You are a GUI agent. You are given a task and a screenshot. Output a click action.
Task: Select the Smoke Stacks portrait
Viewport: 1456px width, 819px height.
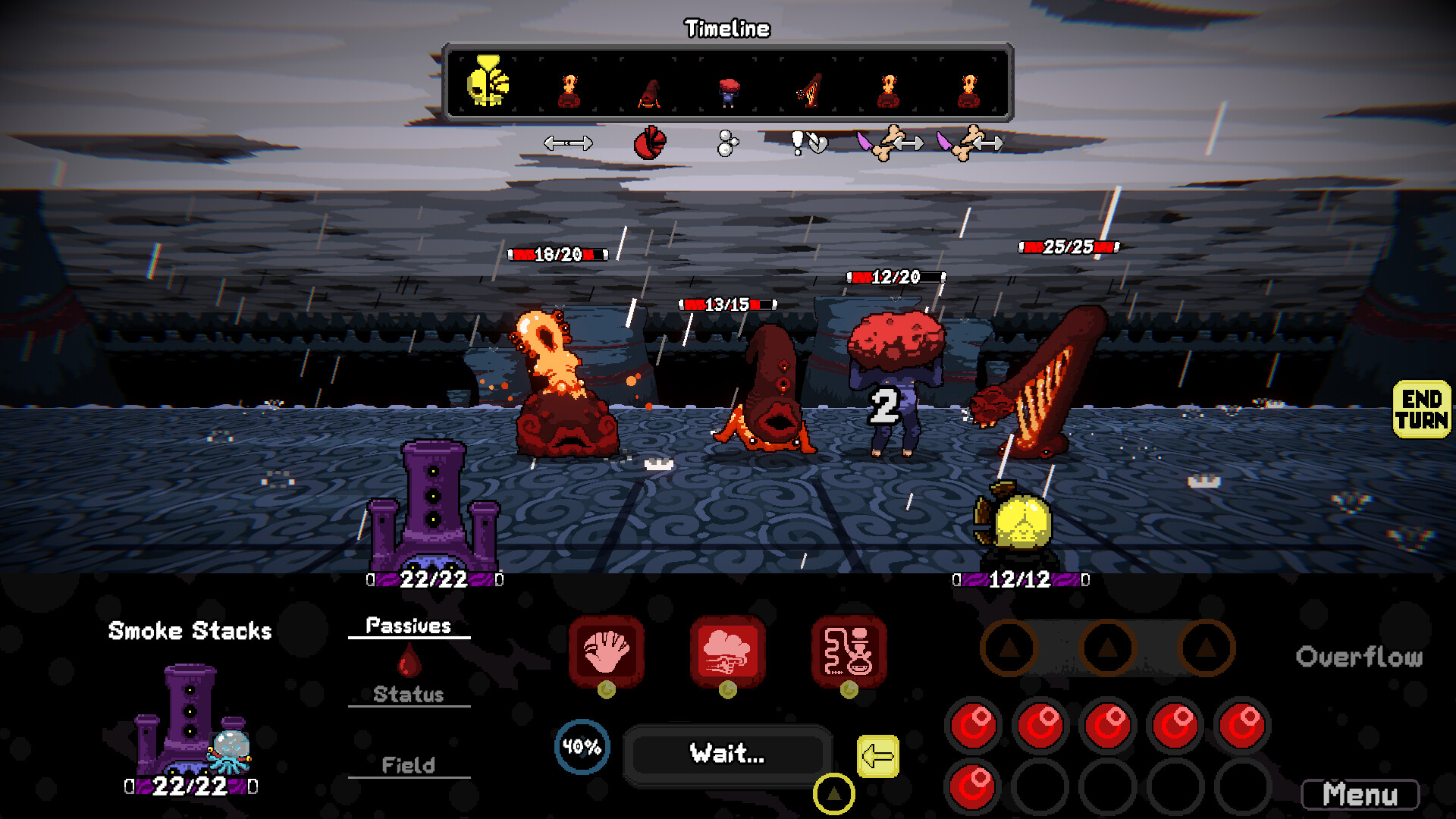[x=190, y=720]
